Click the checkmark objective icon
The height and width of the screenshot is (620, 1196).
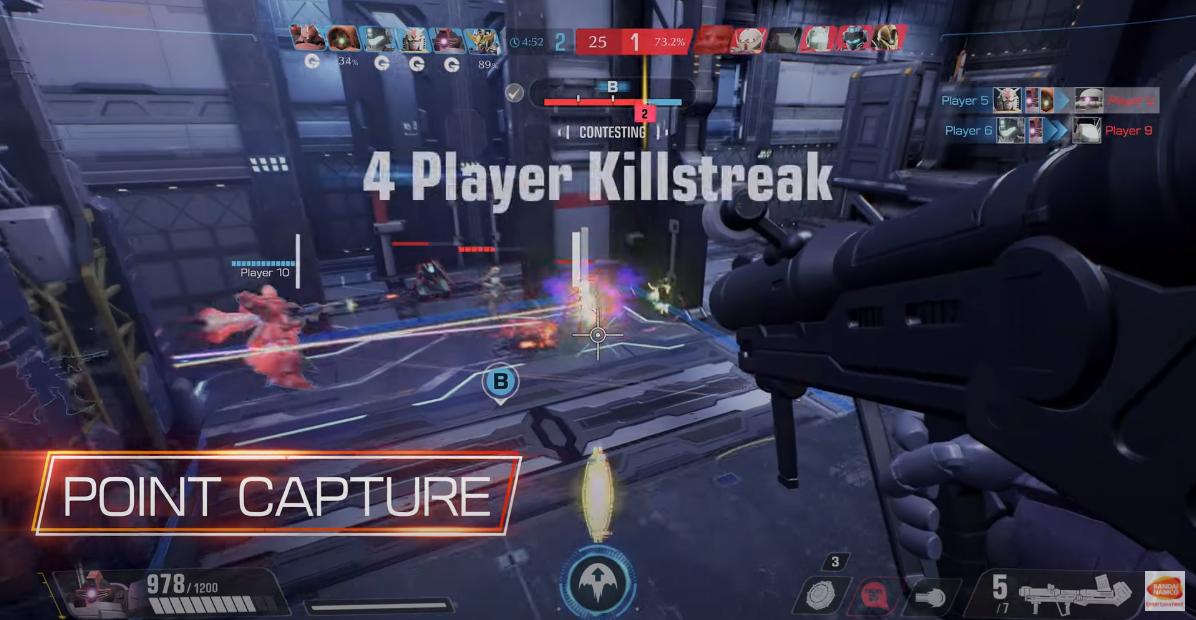click(x=514, y=93)
